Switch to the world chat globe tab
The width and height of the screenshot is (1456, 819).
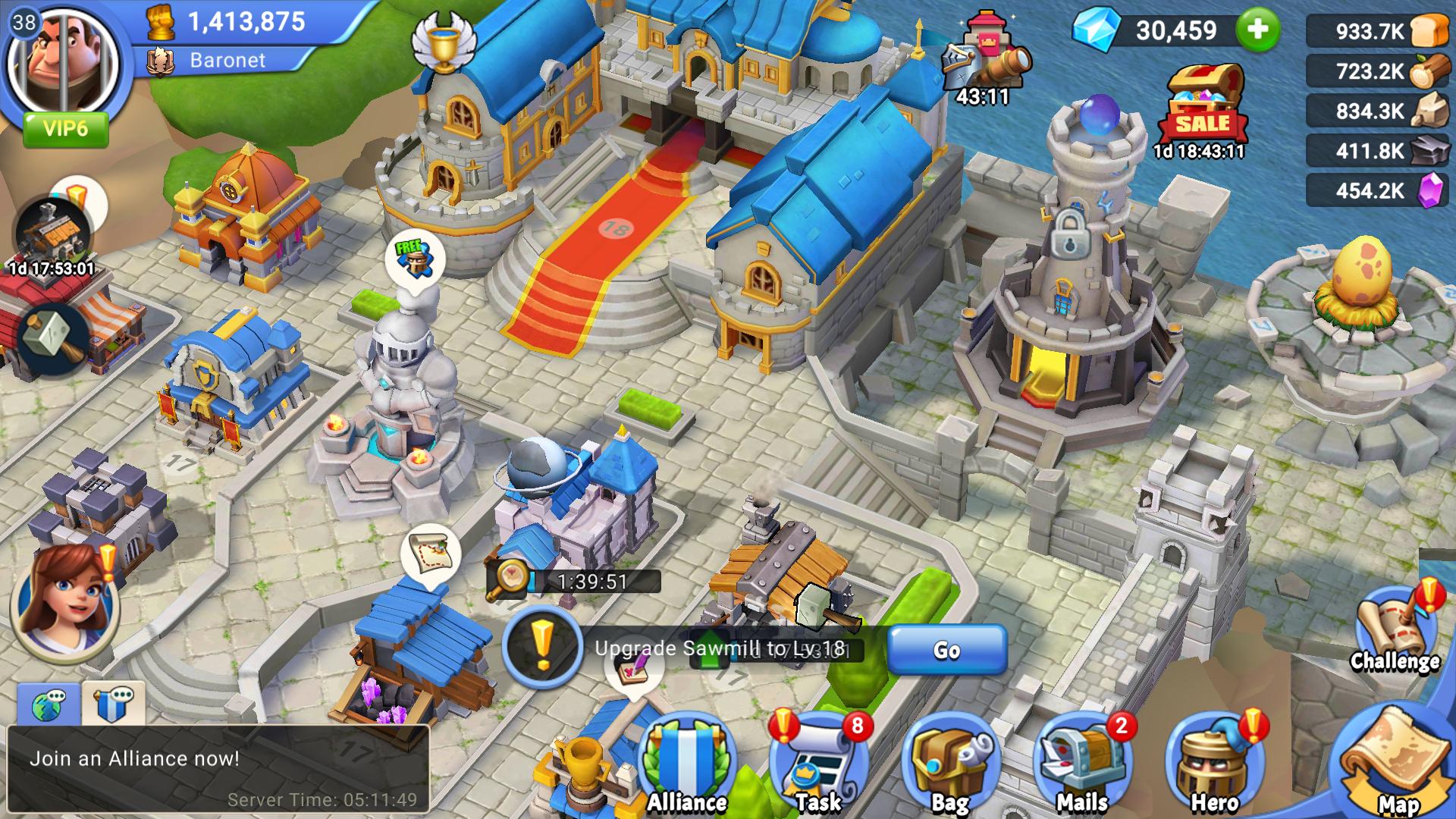click(x=49, y=704)
